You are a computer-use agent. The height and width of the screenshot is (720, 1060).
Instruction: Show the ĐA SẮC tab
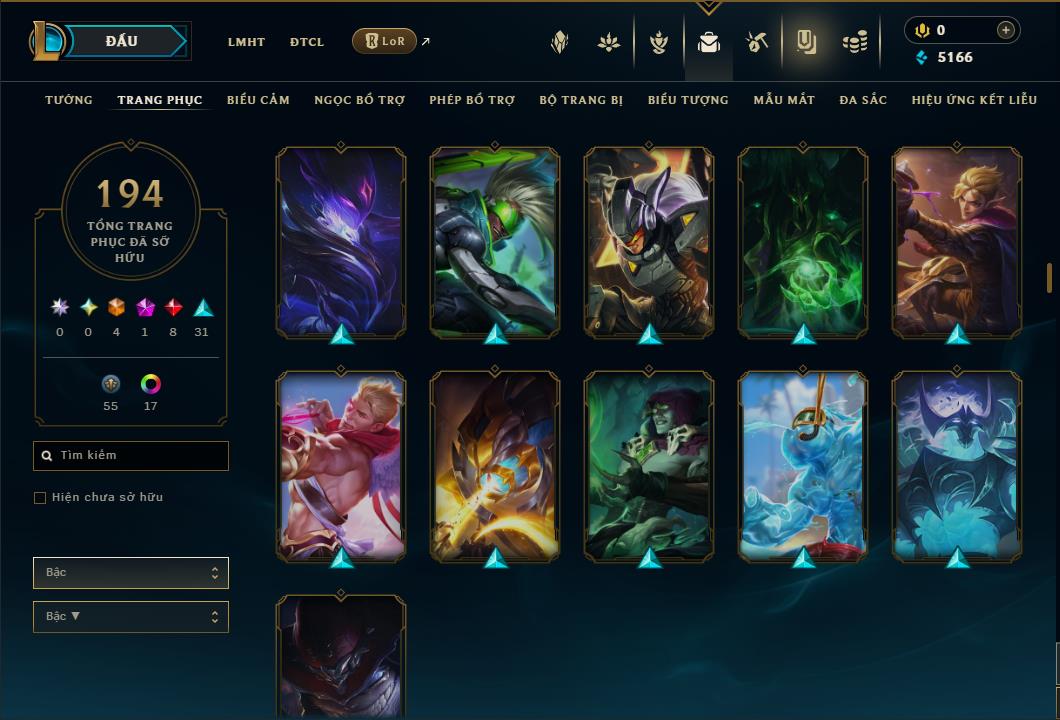pyautogui.click(x=863, y=100)
